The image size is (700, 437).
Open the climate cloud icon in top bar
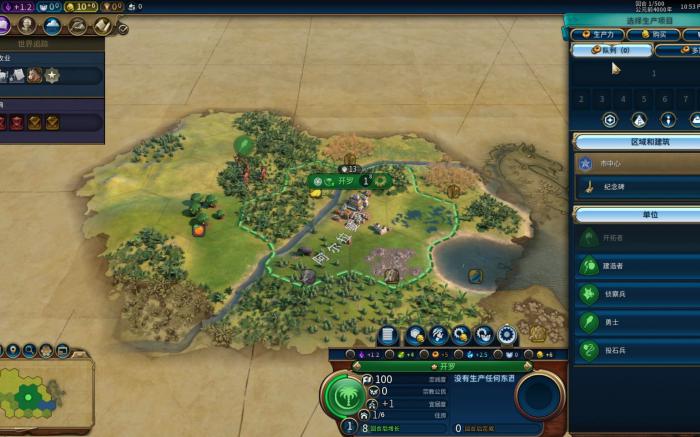point(52,25)
